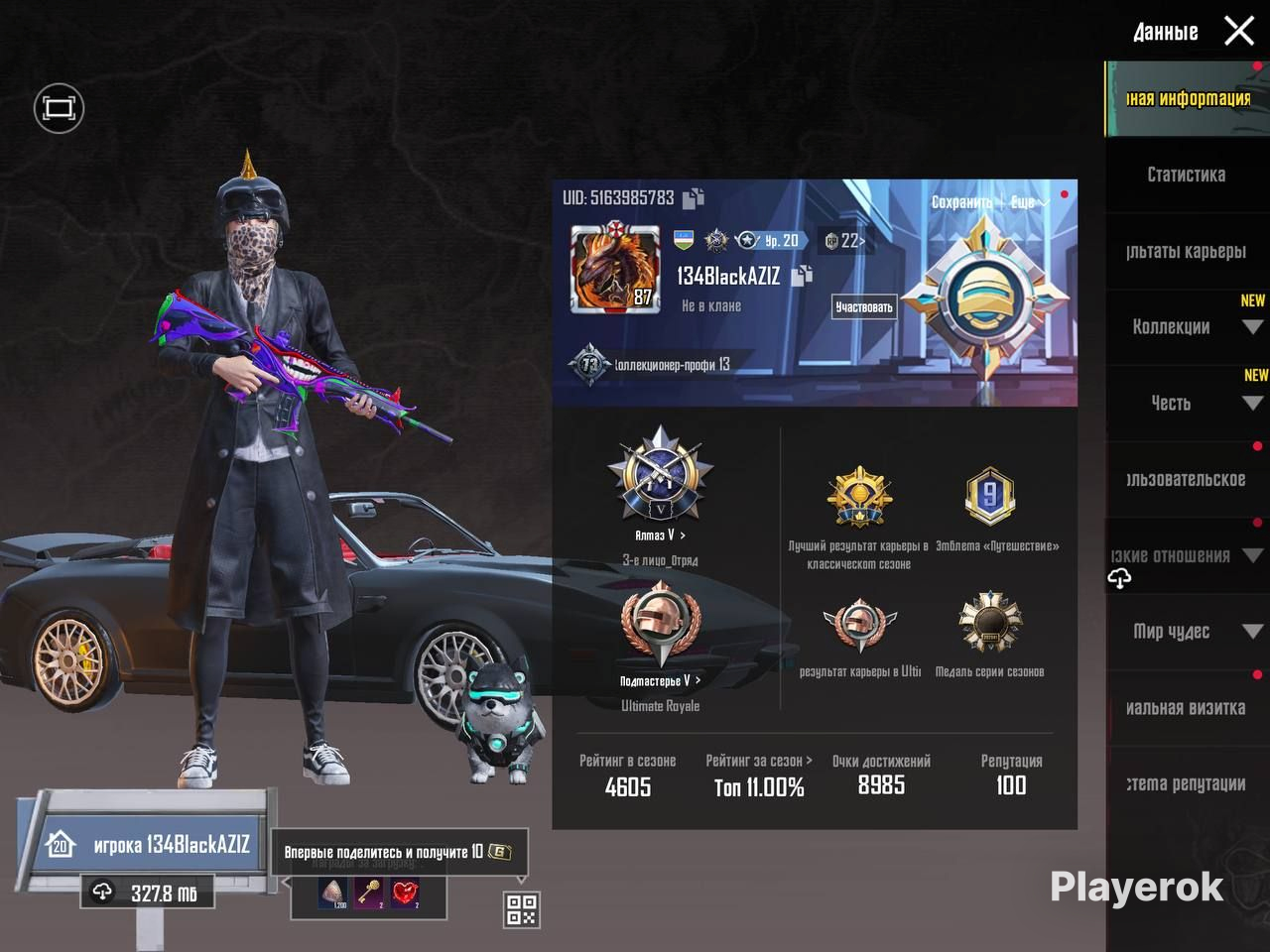Expand the Ещё menu
The image size is (1270, 952).
(1028, 200)
